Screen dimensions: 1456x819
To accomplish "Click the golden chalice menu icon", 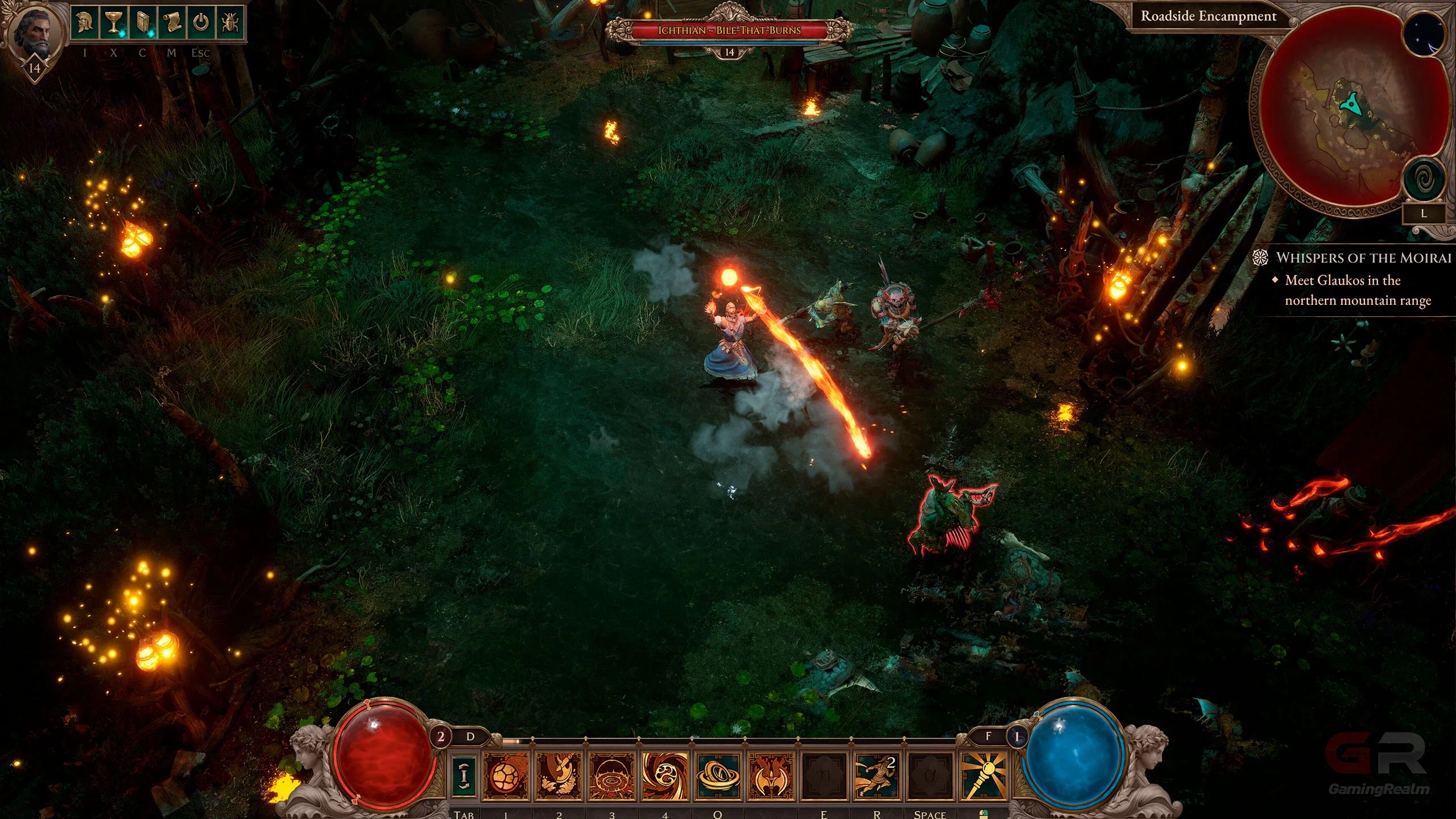I will pyautogui.click(x=113, y=23).
